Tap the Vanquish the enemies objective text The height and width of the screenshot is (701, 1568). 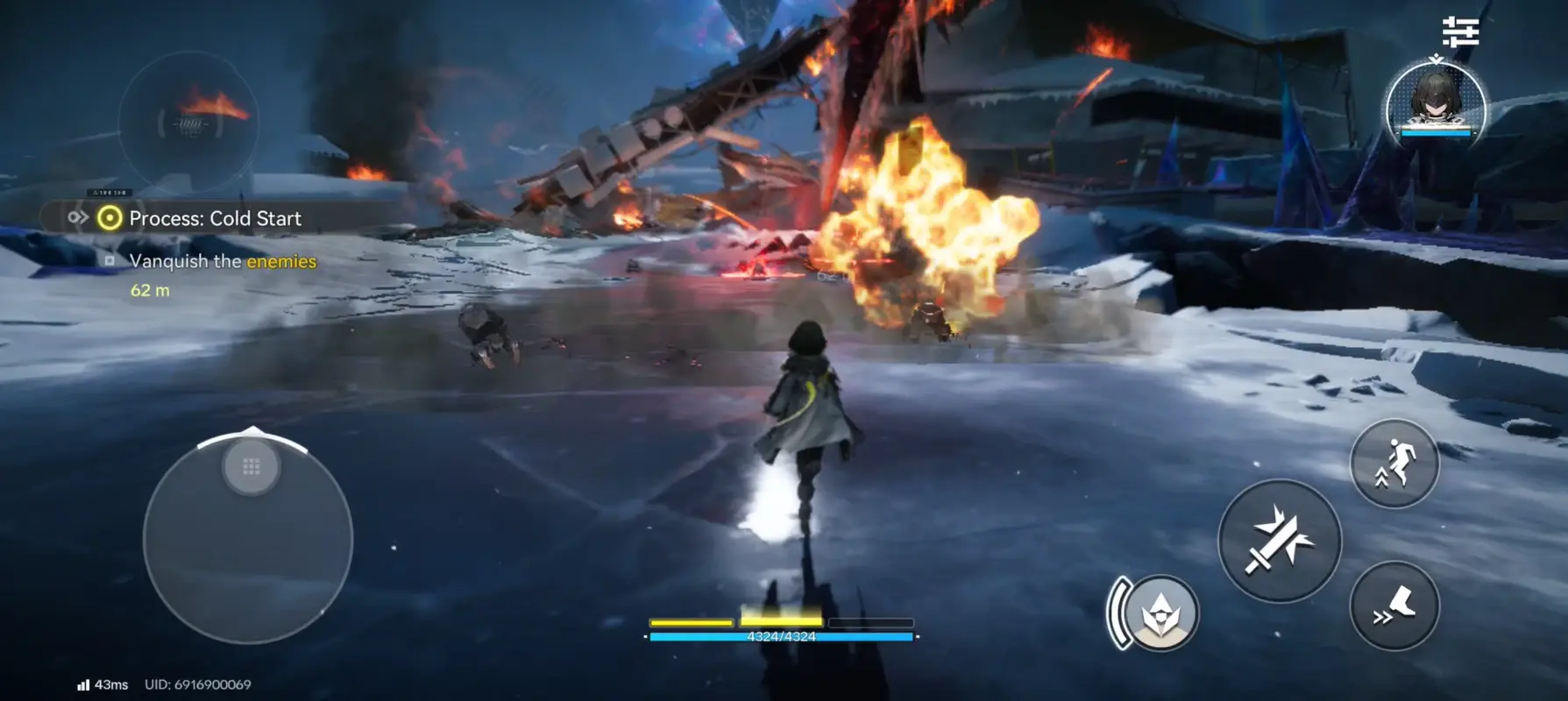[222, 261]
